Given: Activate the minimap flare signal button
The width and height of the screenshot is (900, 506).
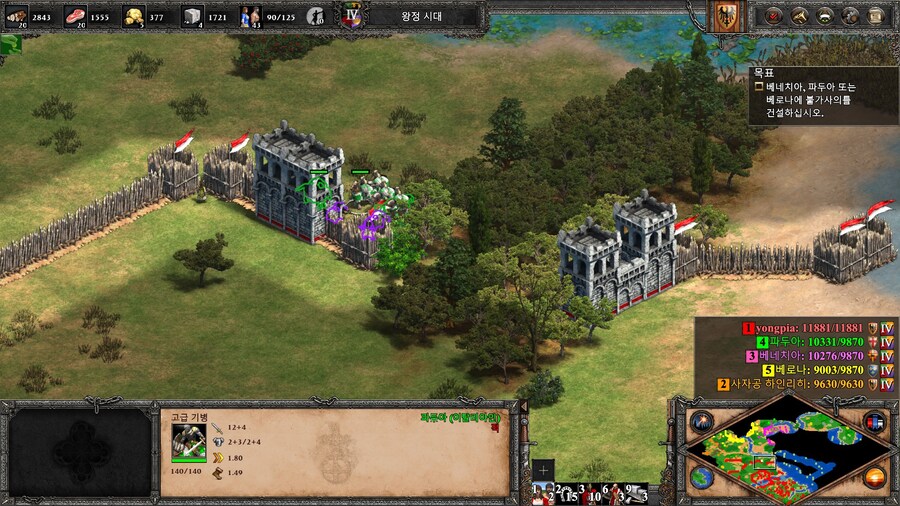Looking at the screenshot, I should point(701,421).
